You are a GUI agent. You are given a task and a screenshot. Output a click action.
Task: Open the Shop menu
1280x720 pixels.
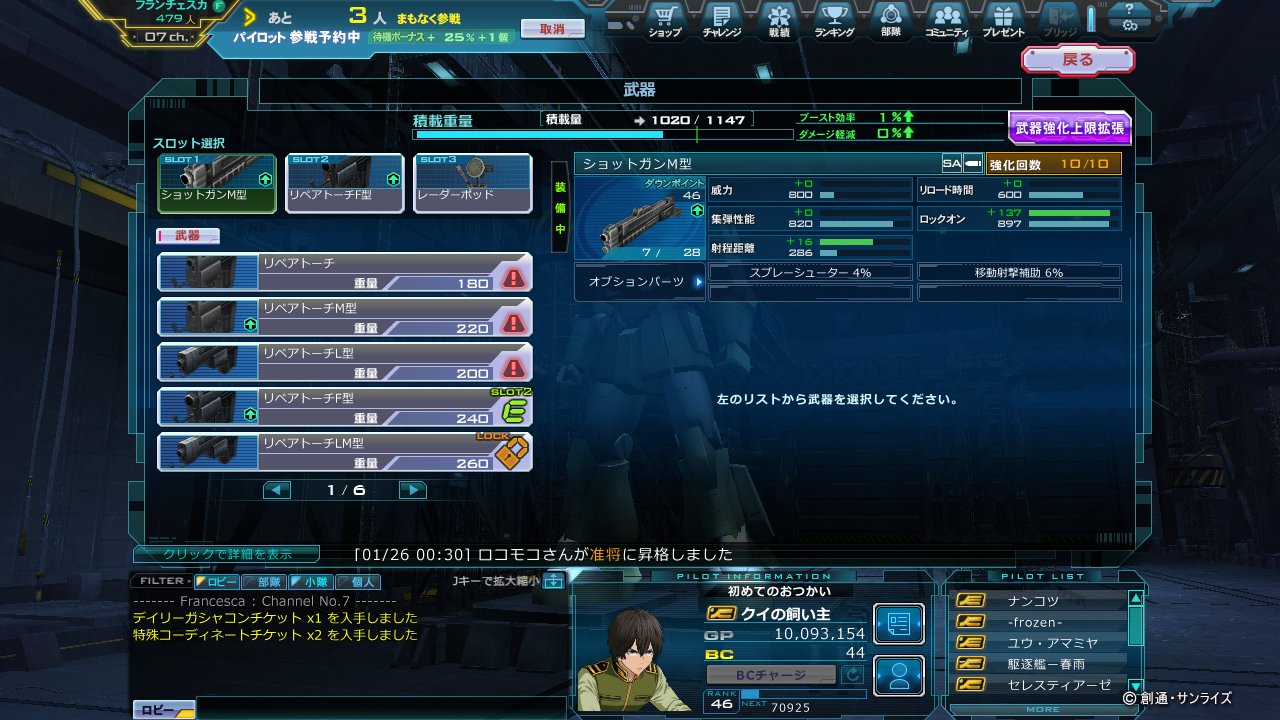(665, 20)
